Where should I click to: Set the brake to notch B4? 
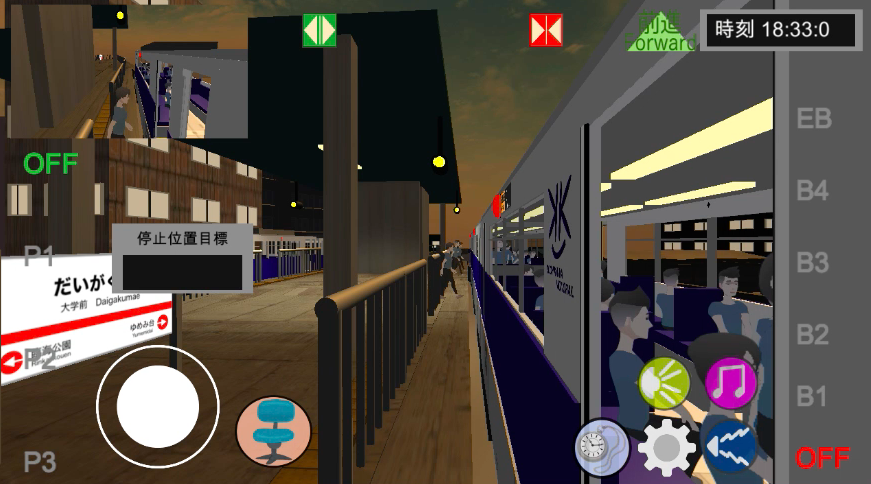coord(812,190)
